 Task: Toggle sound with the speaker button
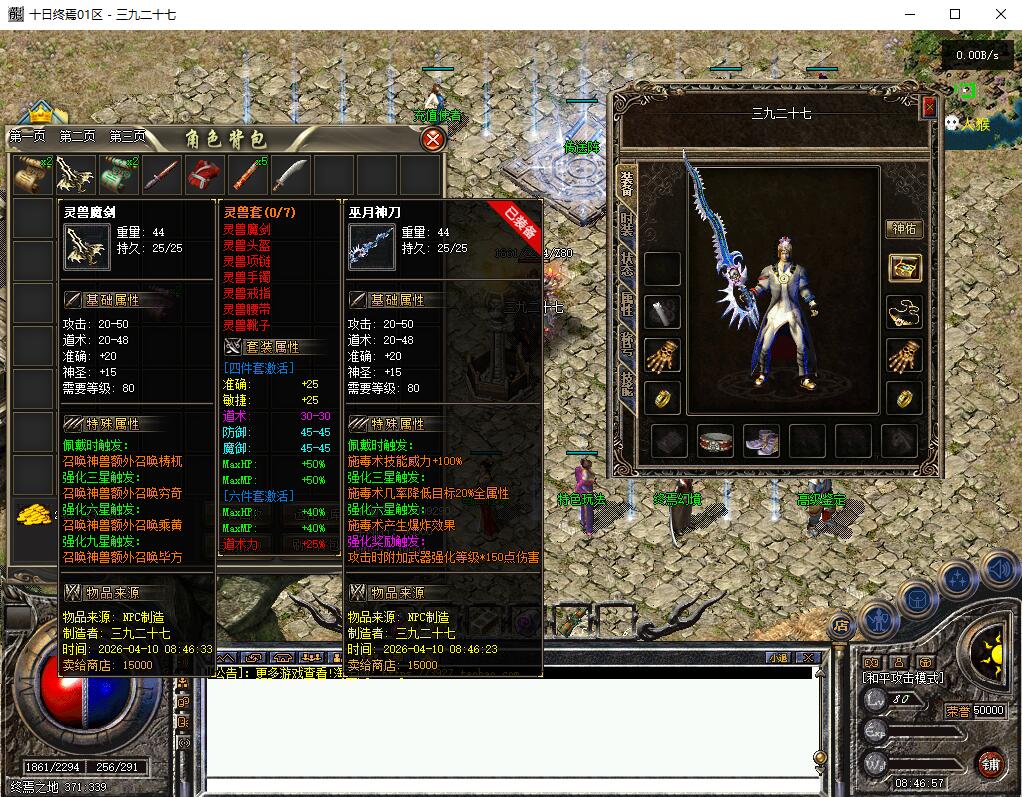(x=998, y=570)
